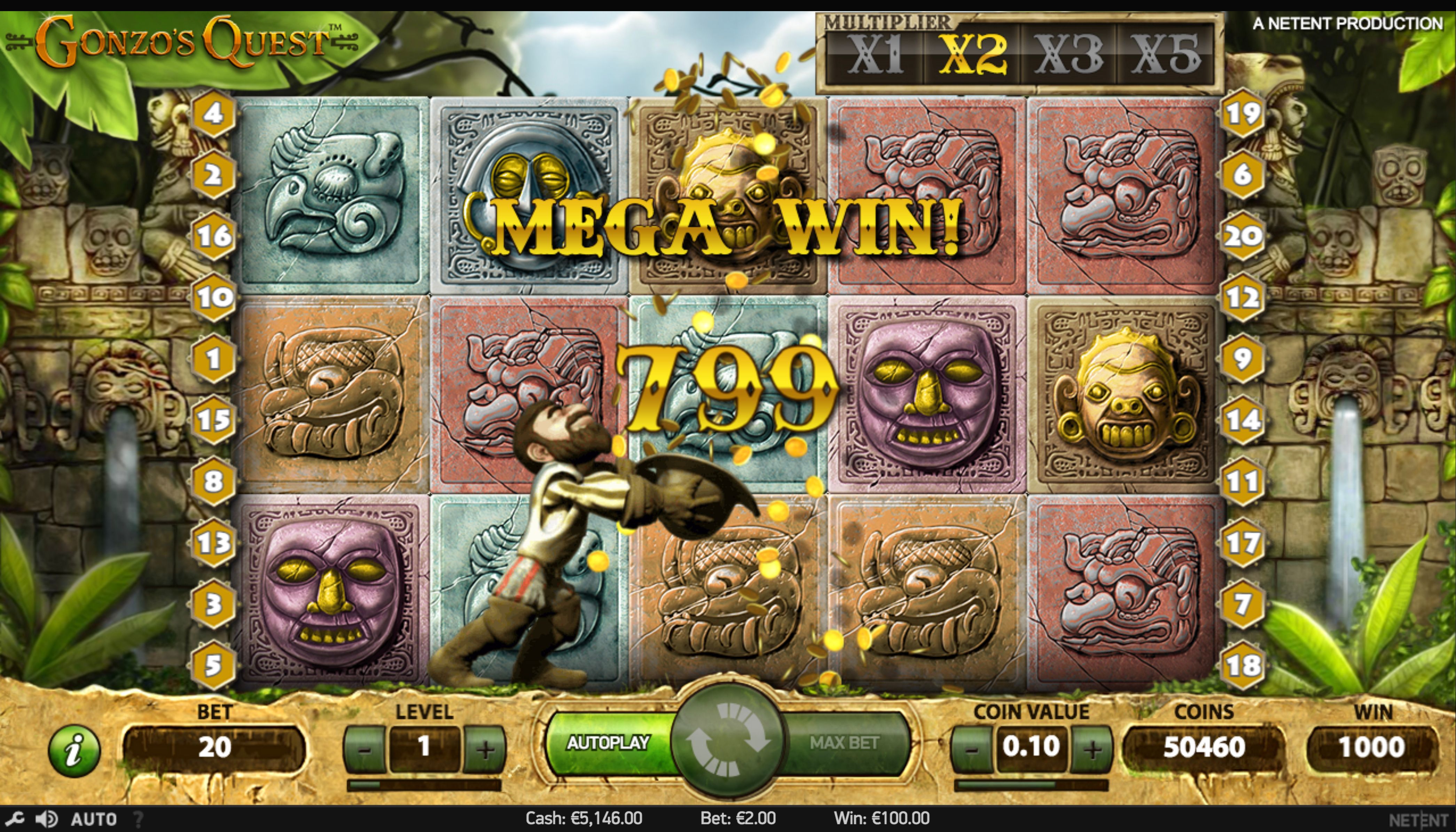The height and width of the screenshot is (832, 1456).
Task: Show payline 5 marker
Action: (213, 665)
